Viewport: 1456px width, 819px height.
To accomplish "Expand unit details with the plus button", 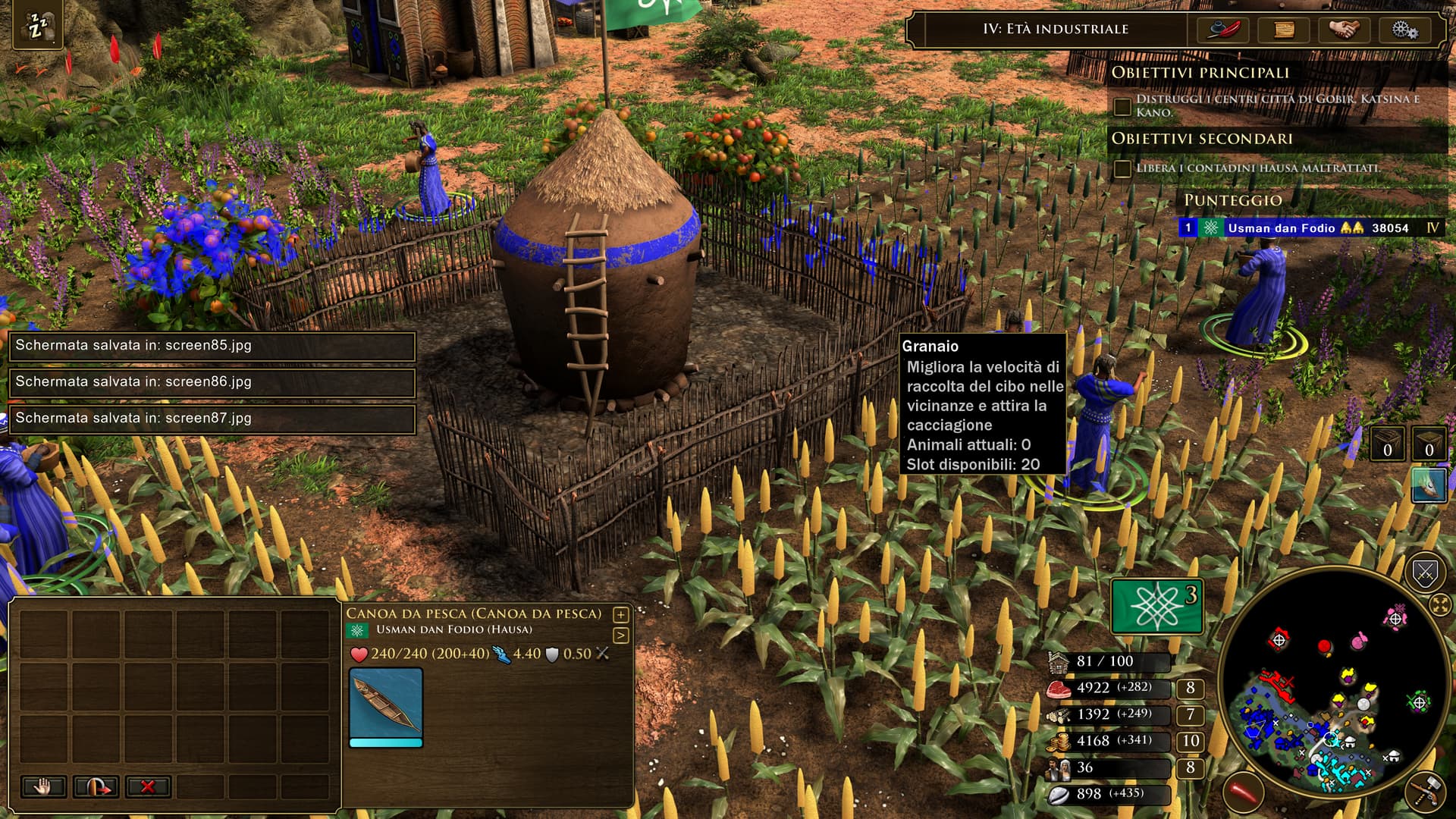I will [x=620, y=614].
